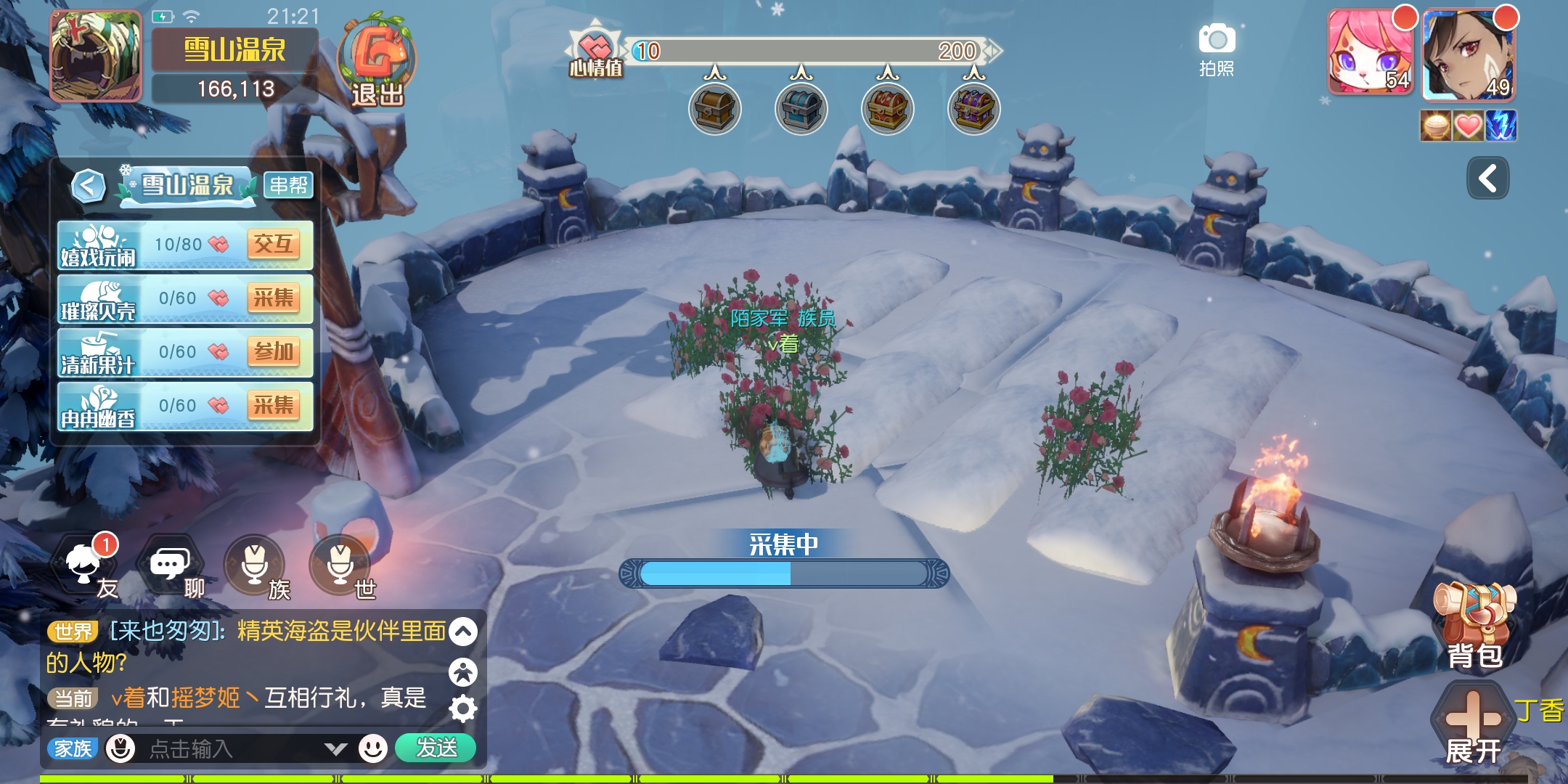Open the emoji smiley picker

(x=373, y=748)
